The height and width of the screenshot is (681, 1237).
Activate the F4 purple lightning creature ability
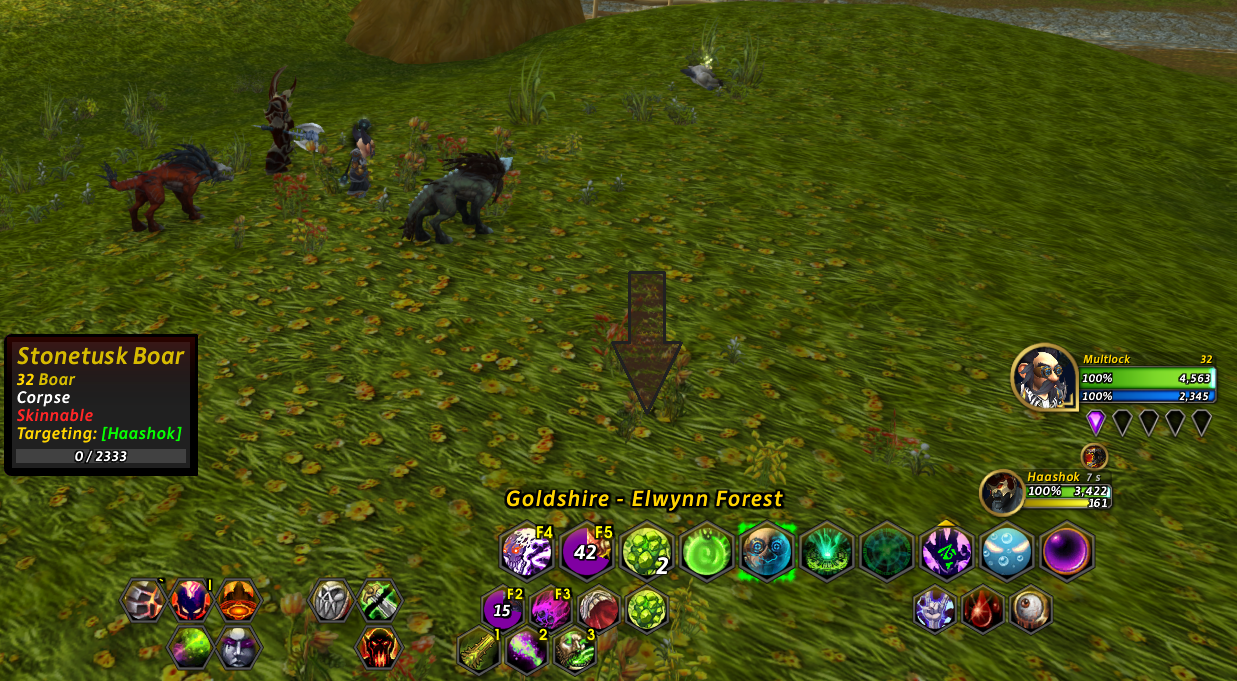click(526, 551)
